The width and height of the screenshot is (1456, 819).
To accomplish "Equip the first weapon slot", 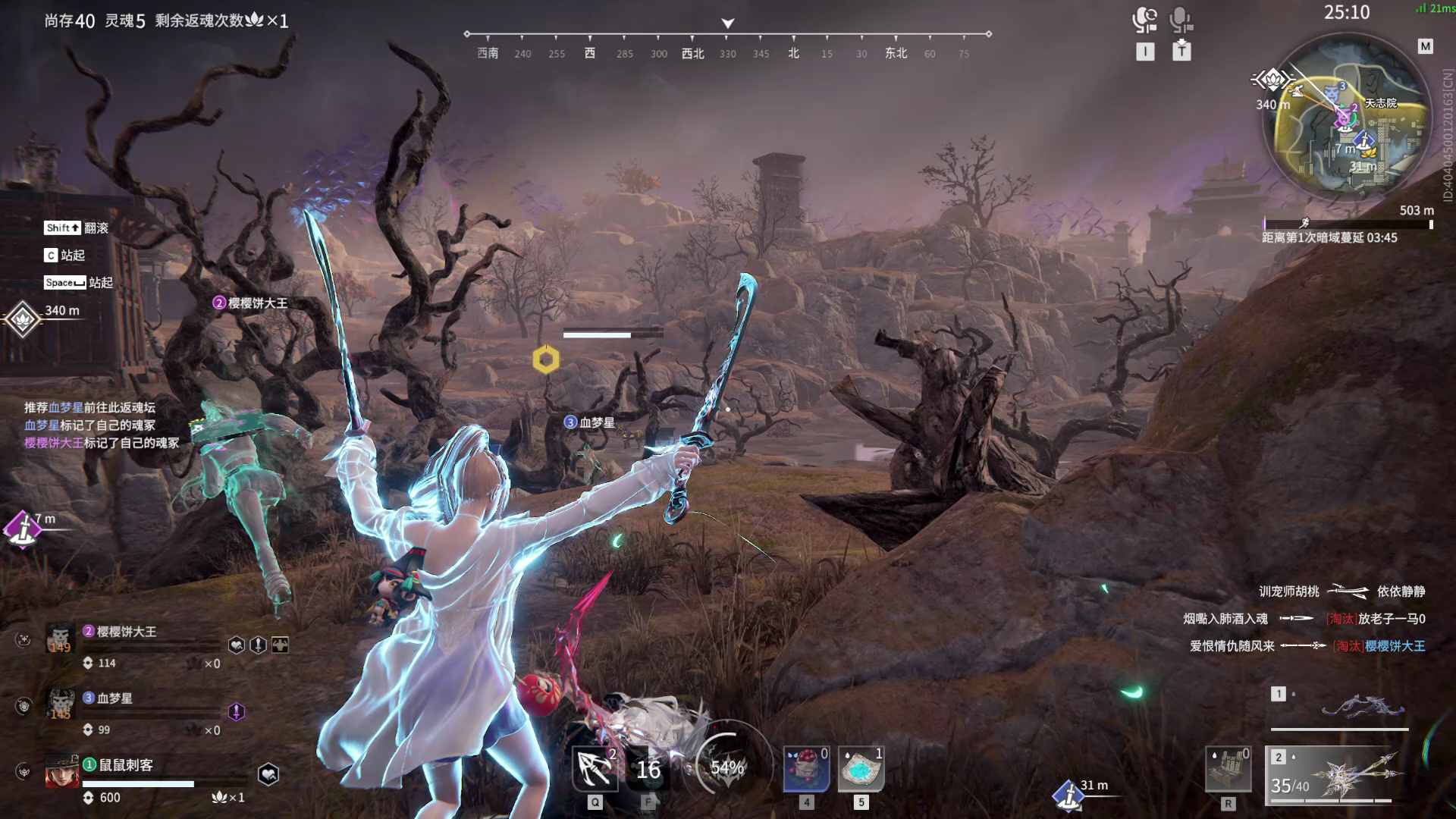I will click(x=1339, y=708).
